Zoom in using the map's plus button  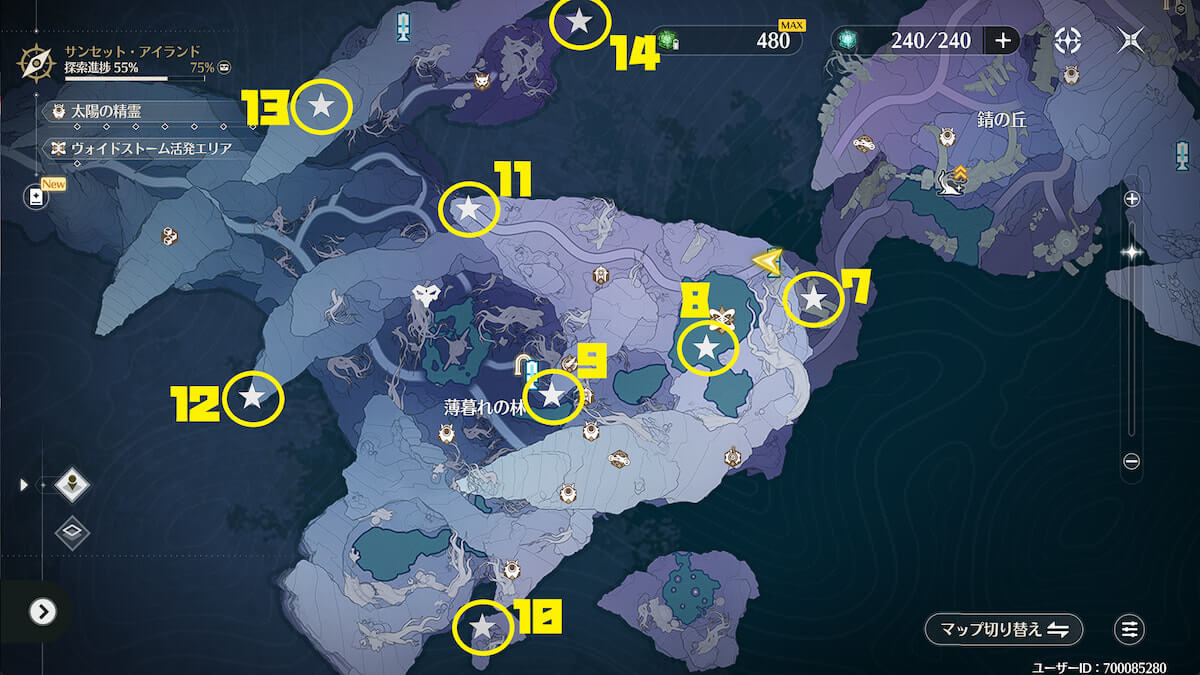tap(1132, 199)
